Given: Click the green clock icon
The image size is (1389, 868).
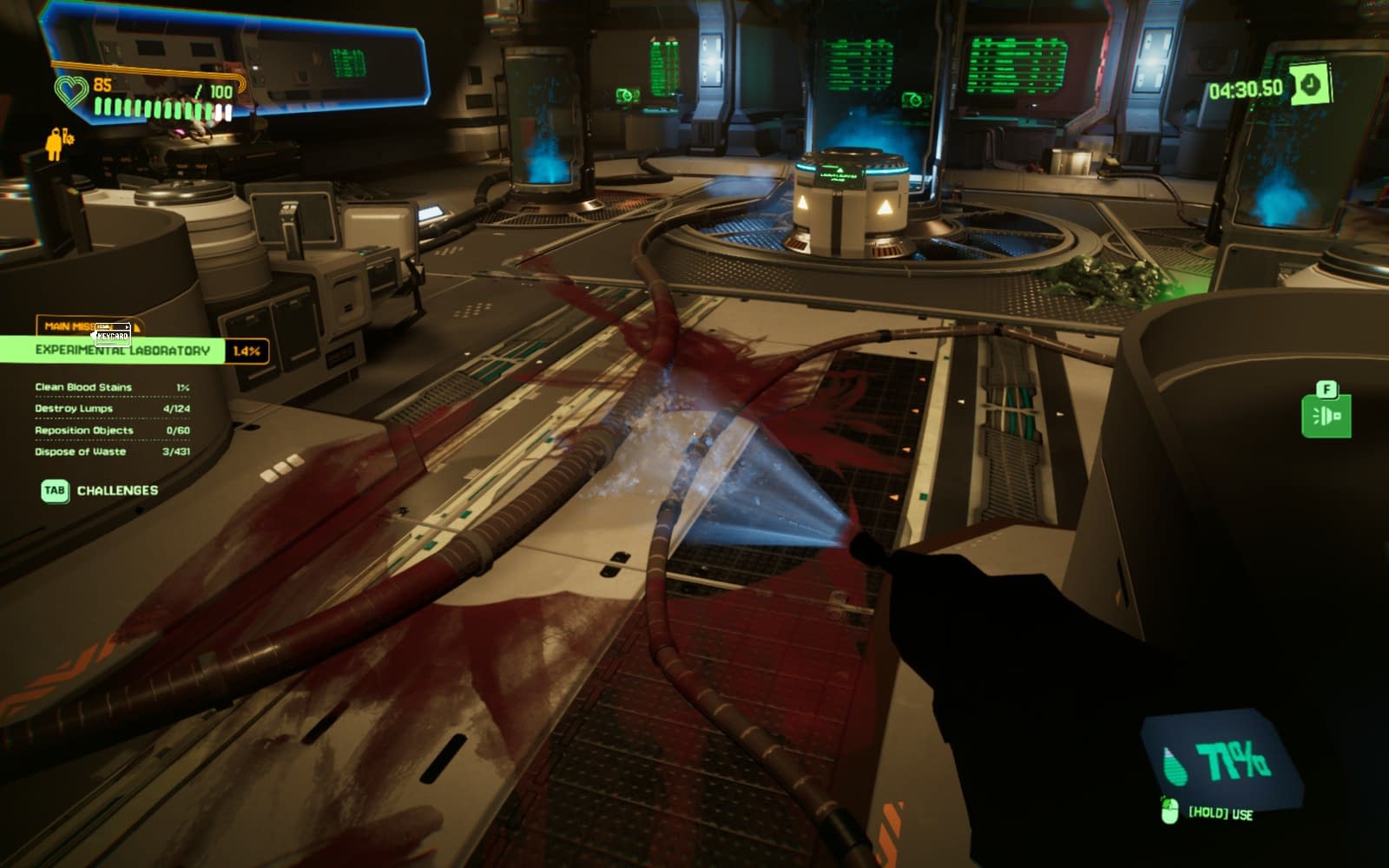Looking at the screenshot, I should (1310, 85).
